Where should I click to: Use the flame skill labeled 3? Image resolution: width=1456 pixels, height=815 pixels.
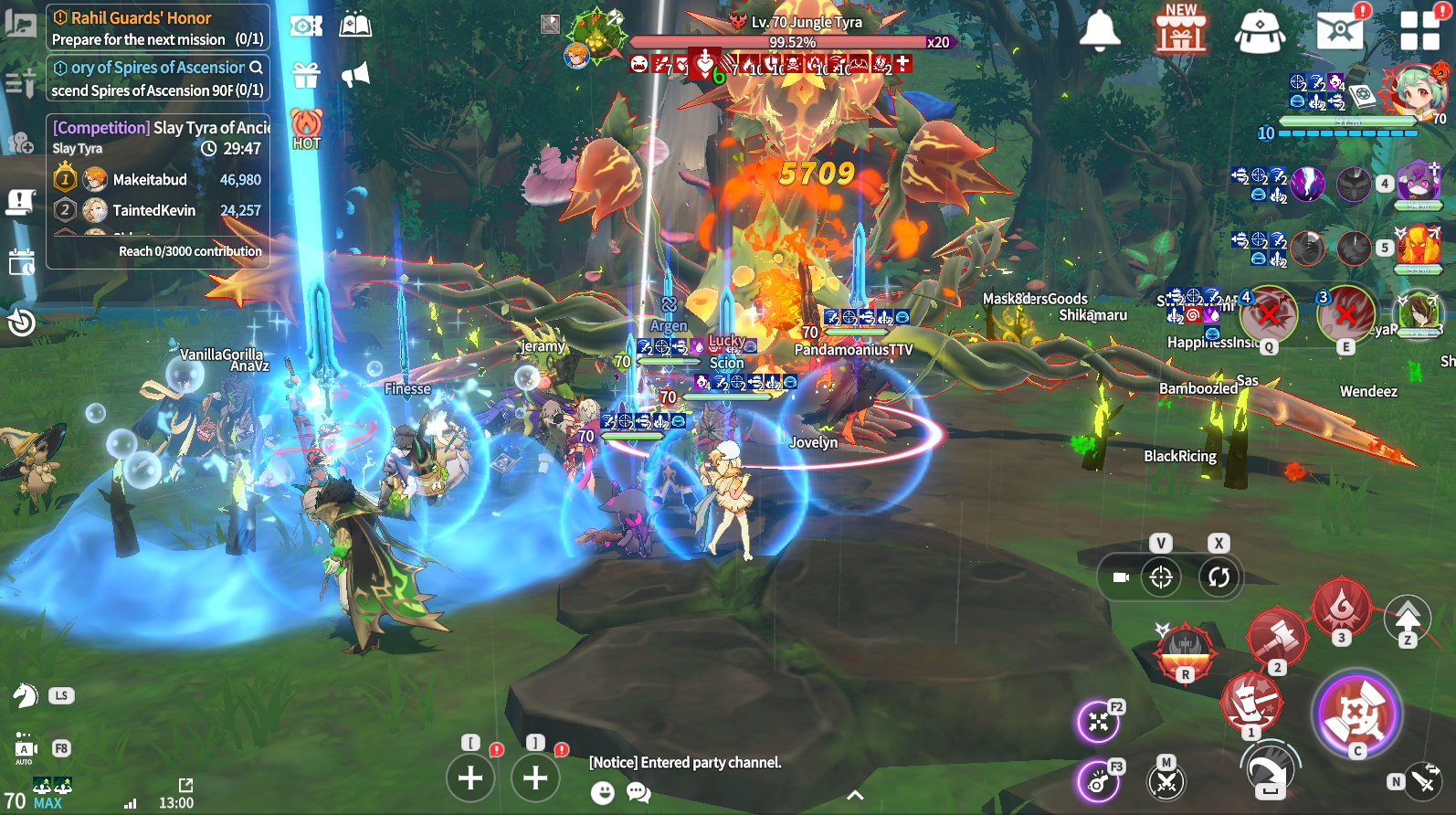coord(1340,606)
